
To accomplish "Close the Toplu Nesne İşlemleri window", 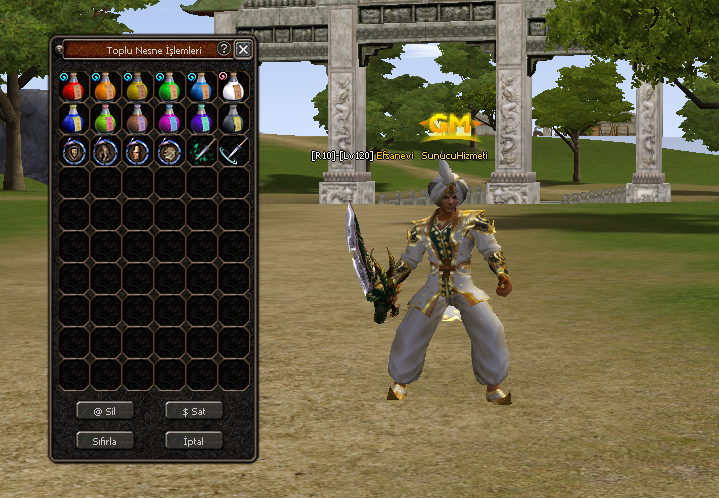I will (243, 49).
